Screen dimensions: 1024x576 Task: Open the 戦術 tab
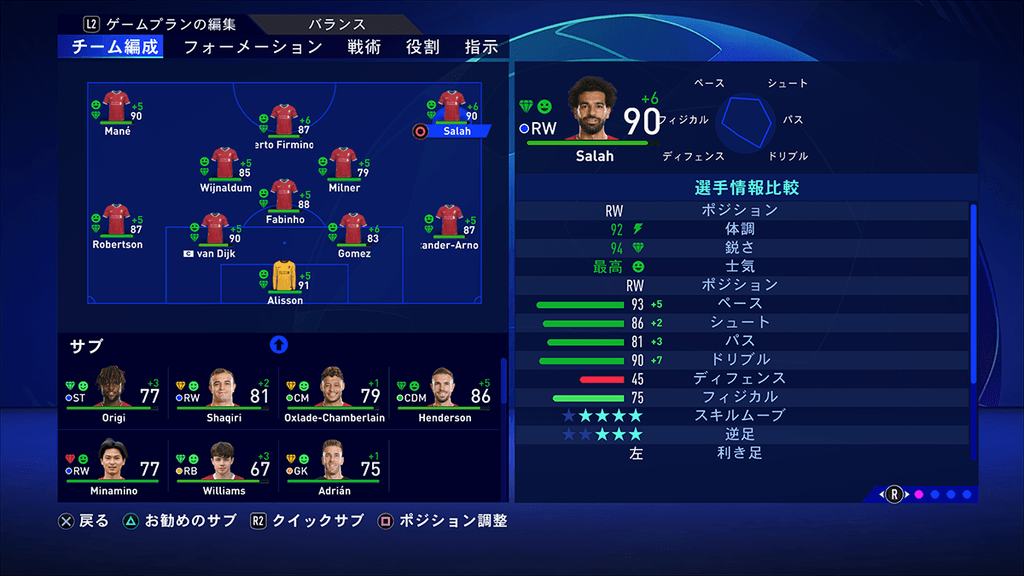[x=364, y=47]
